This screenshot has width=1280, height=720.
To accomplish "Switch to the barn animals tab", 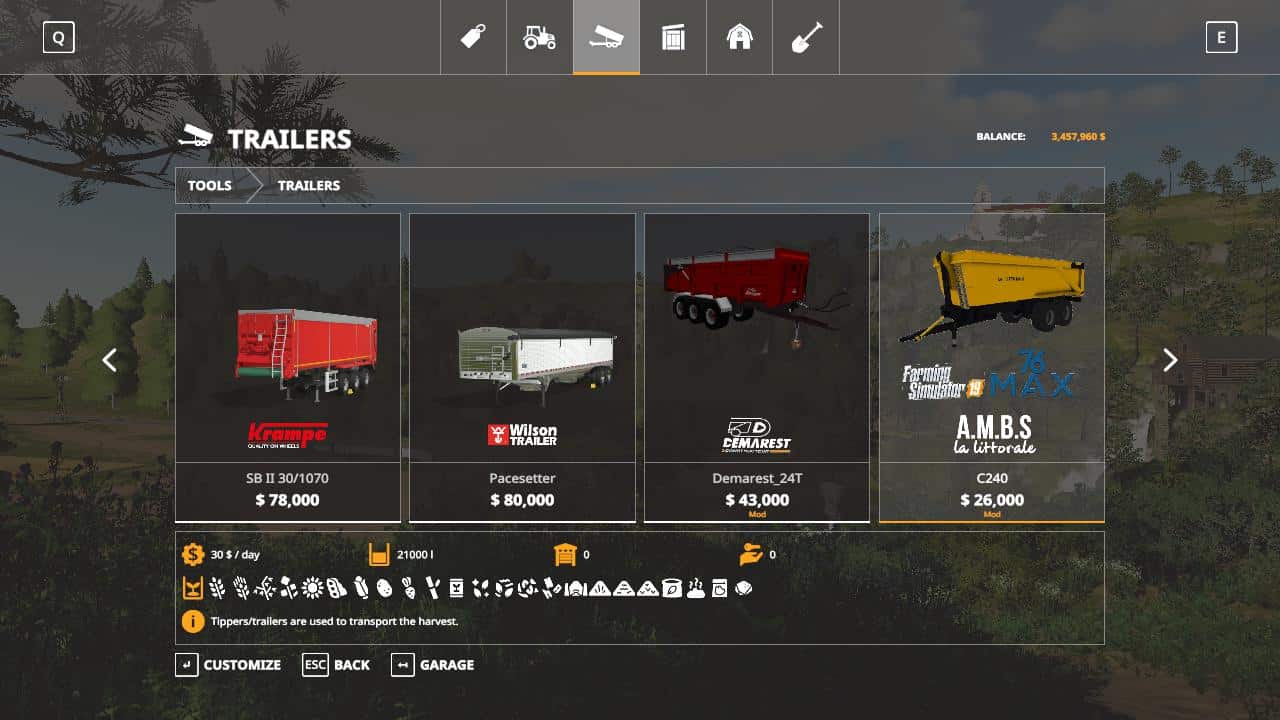I will pyautogui.click(x=739, y=38).
